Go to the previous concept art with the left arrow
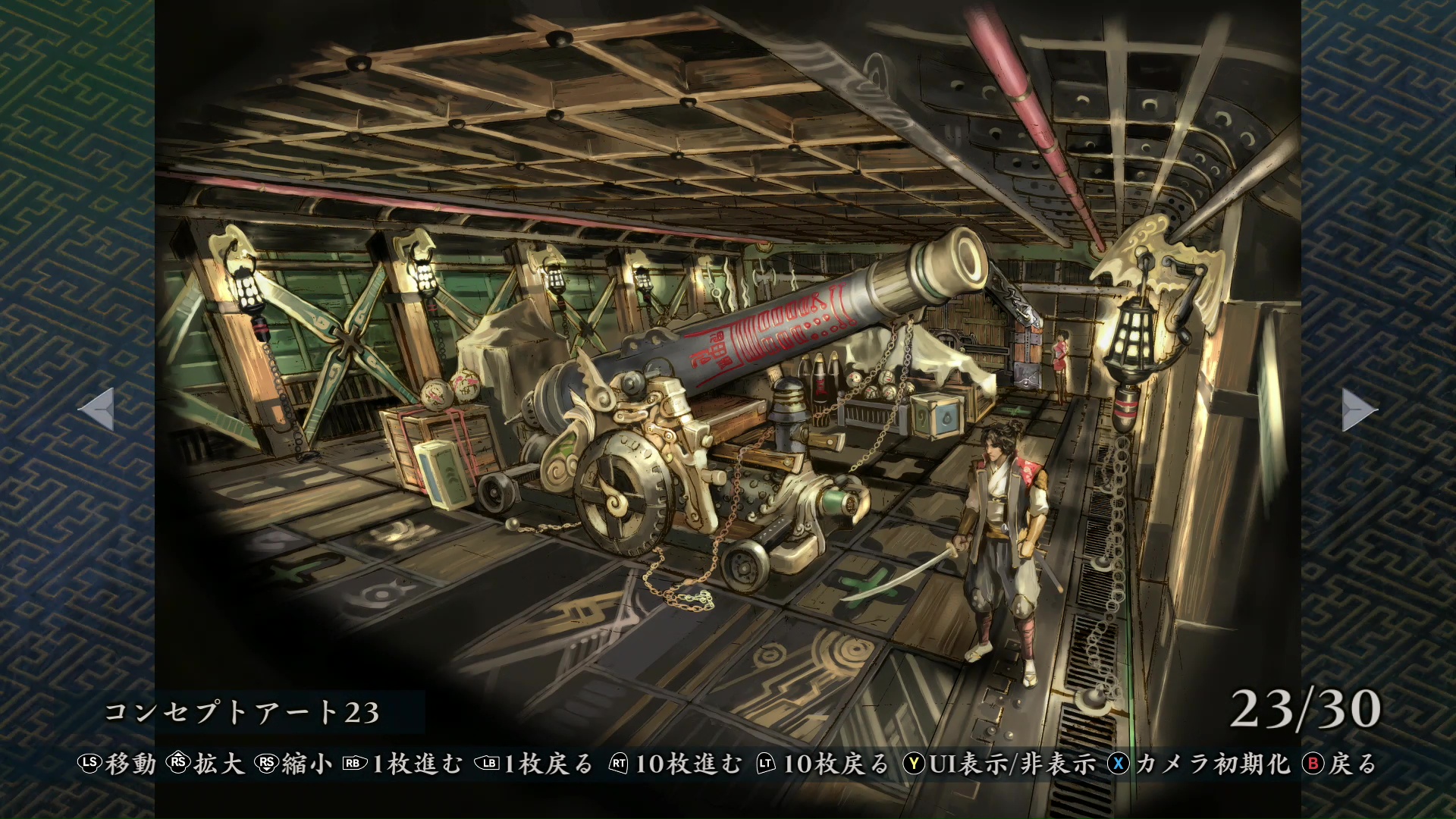Screen dimensions: 1456x819 point(98,409)
